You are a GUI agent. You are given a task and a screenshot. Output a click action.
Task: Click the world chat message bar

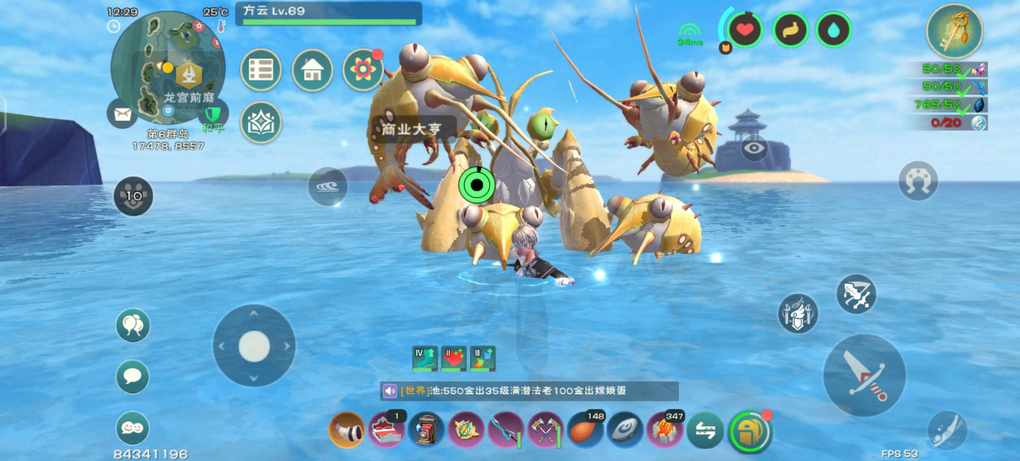tap(529, 391)
